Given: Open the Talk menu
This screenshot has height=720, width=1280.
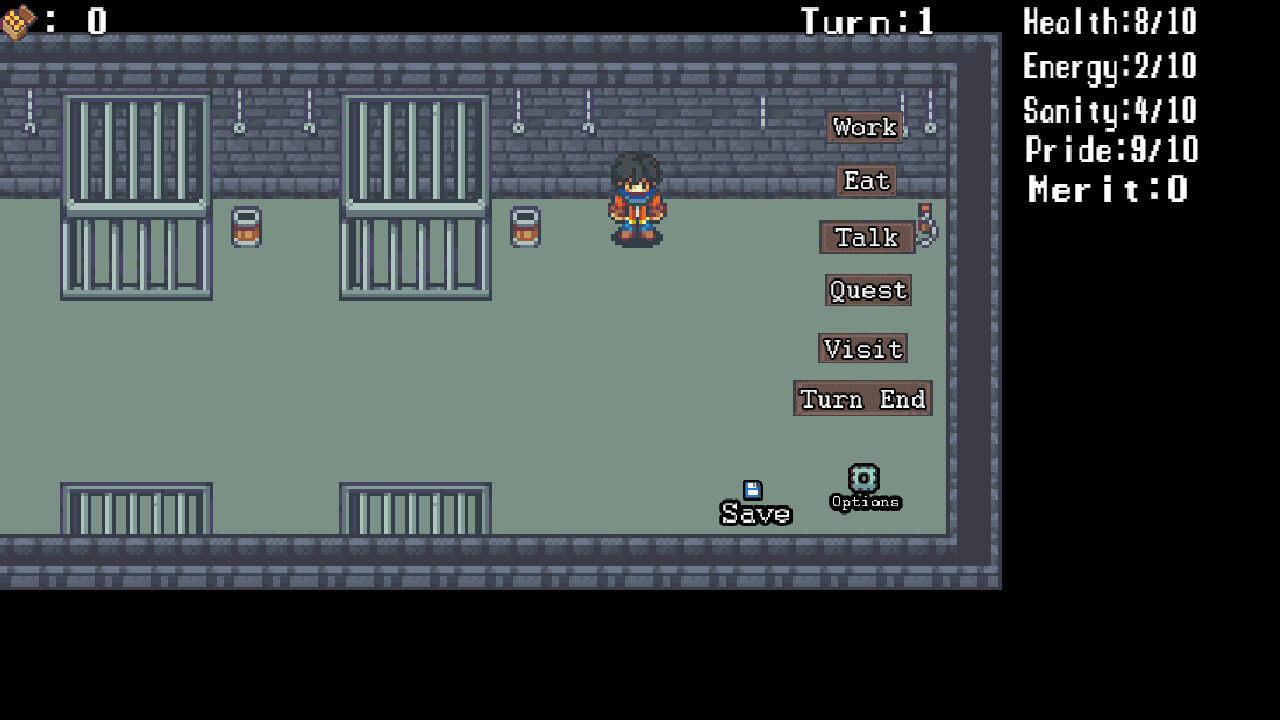Looking at the screenshot, I should point(866,237).
